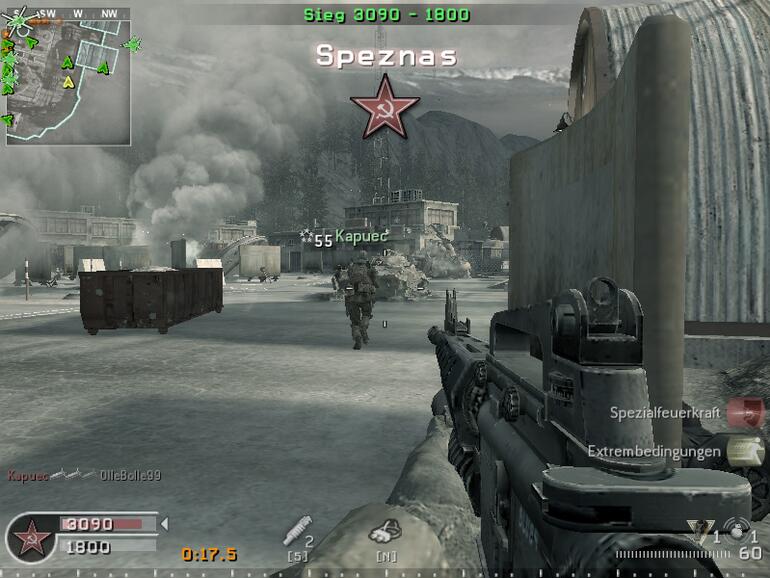Select the frag grenade icon near the ammo counter
Screen dimensions: 770x578
pyautogui.click(x=739, y=530)
